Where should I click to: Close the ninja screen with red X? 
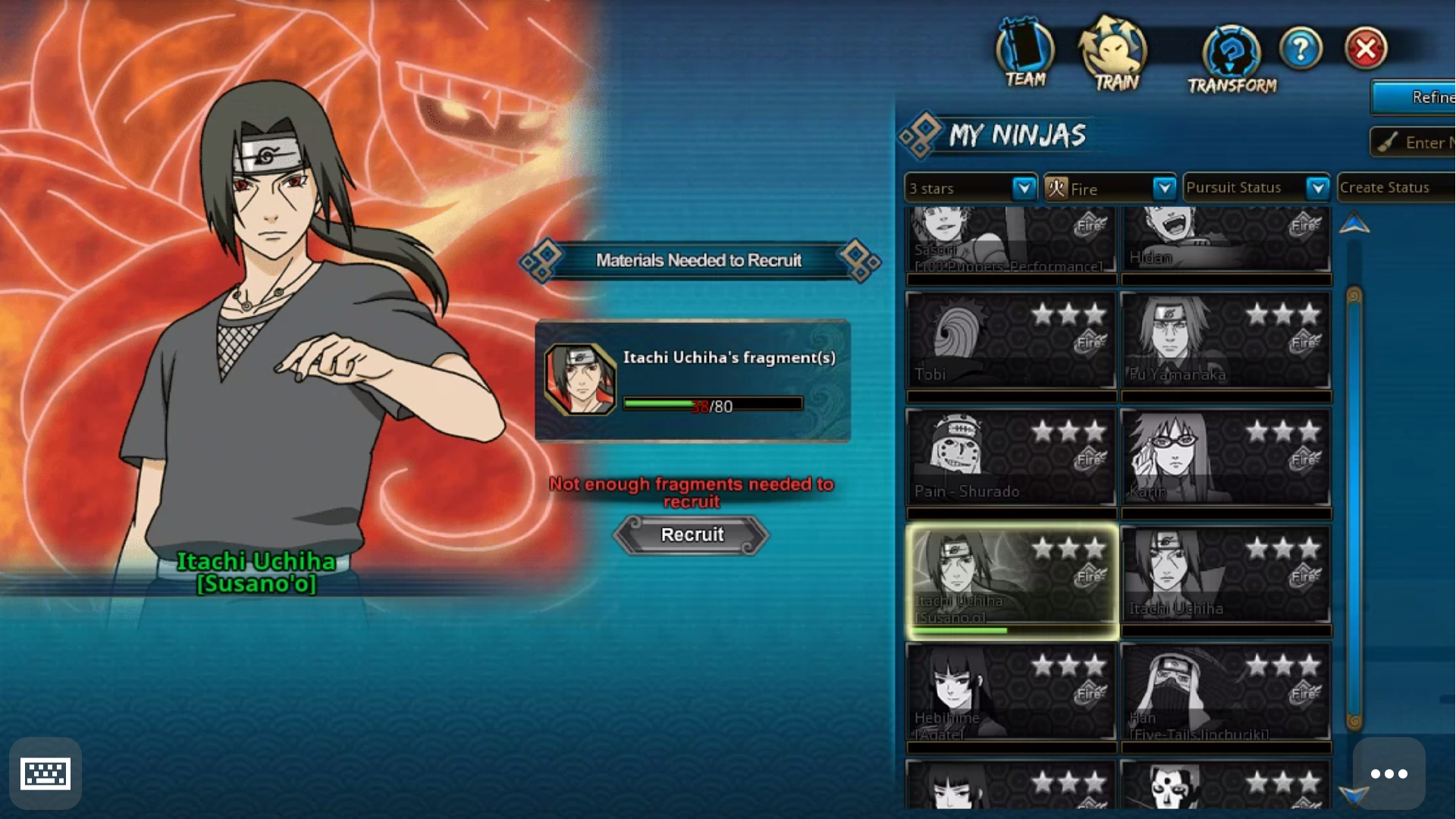tap(1366, 49)
